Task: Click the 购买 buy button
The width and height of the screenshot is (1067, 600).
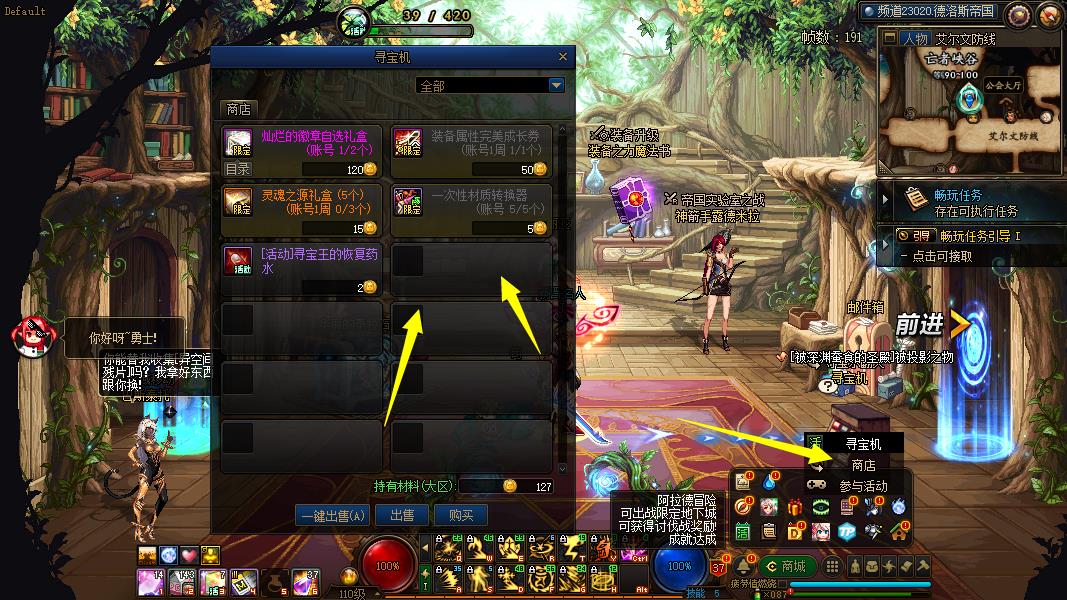Action: pos(461,515)
